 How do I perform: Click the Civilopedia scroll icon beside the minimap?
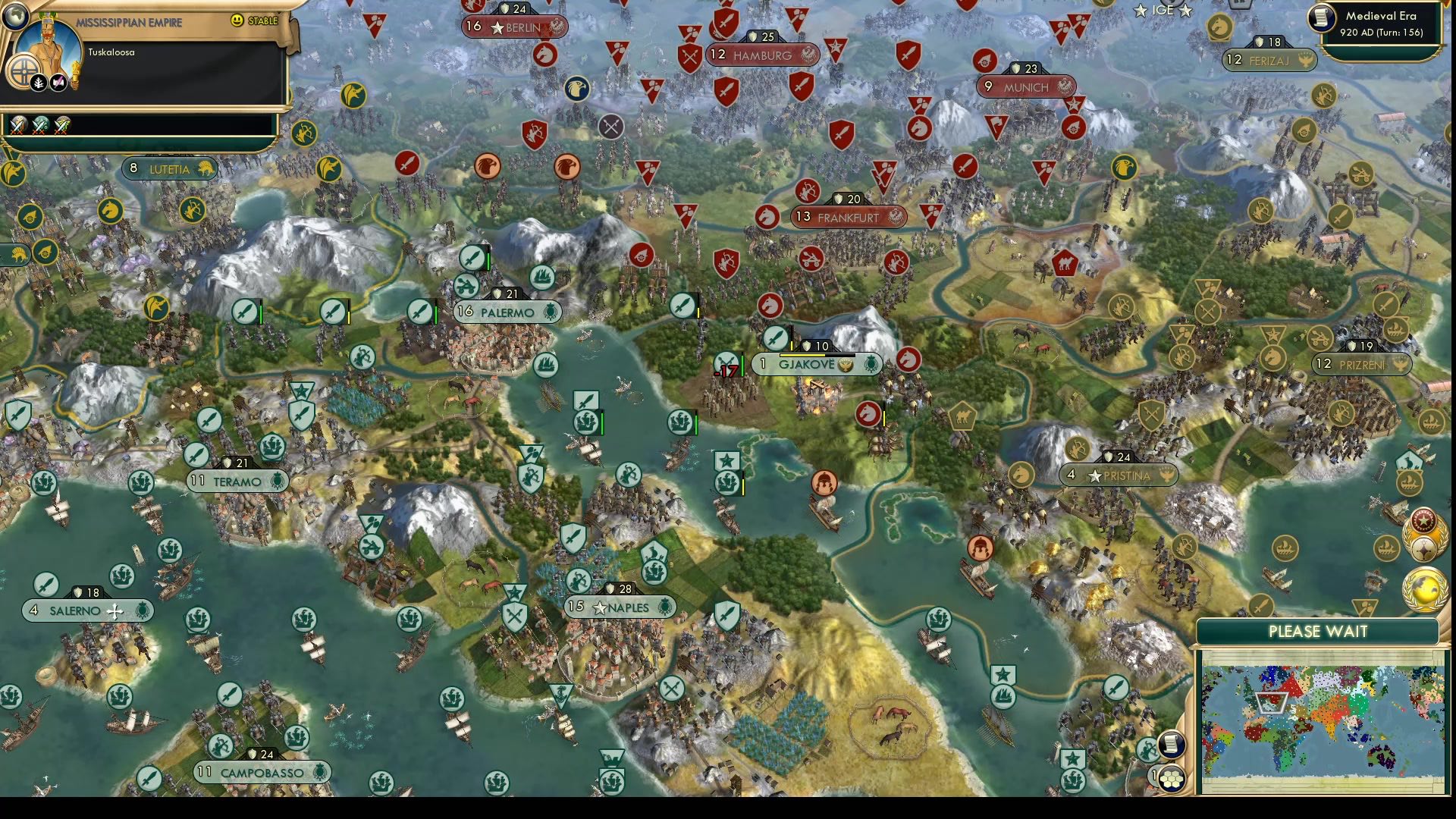pyautogui.click(x=1171, y=745)
